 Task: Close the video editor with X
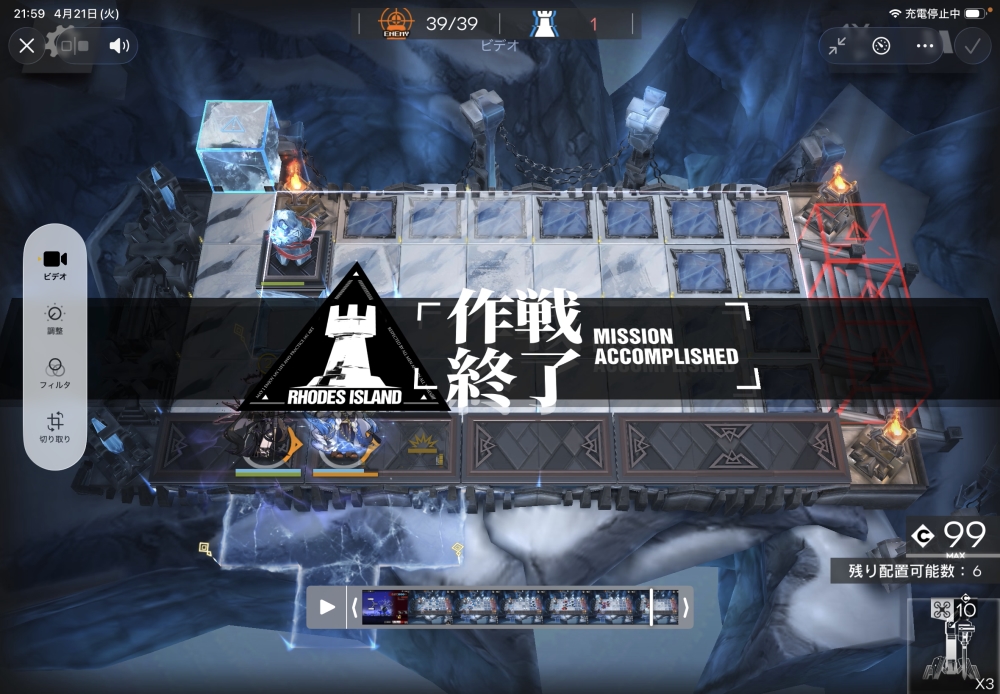click(x=27, y=45)
